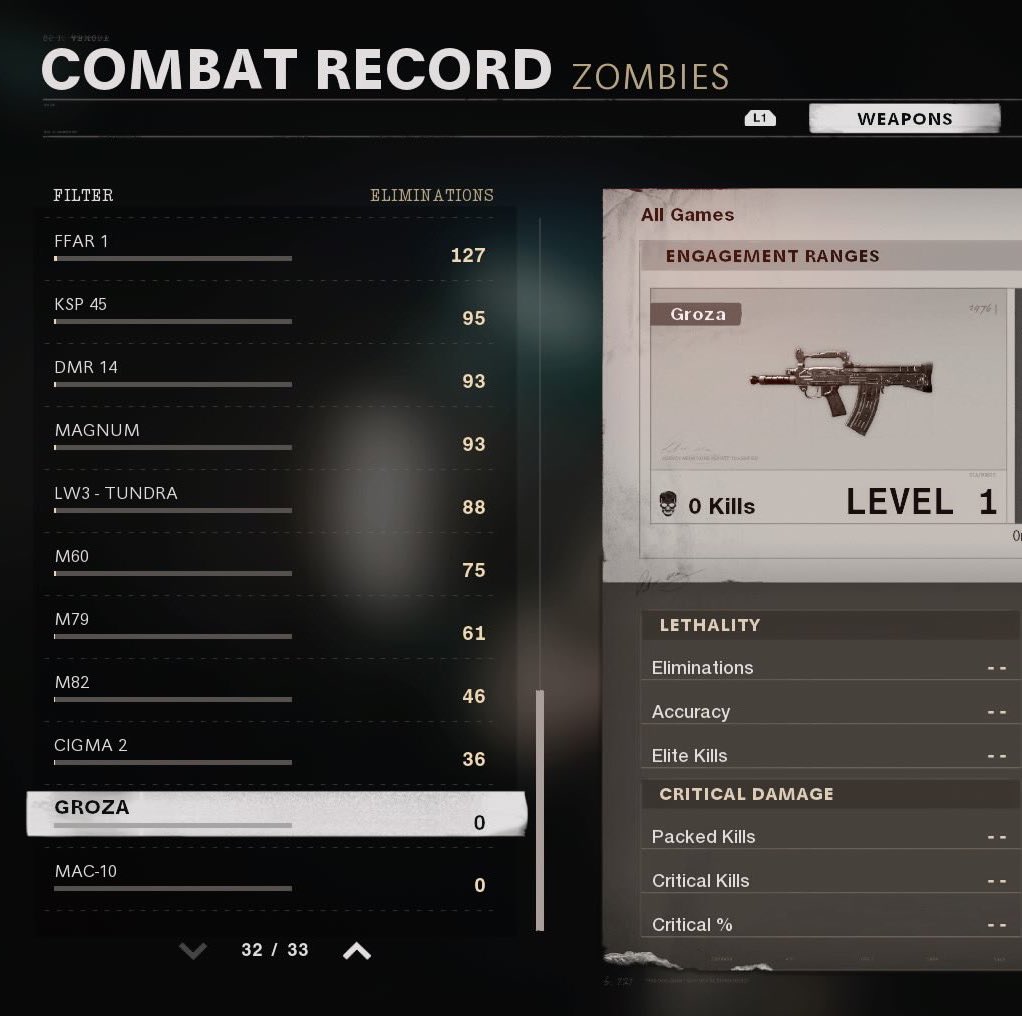Switch to the Weapons tab
The image size is (1022, 1016).
[904, 119]
